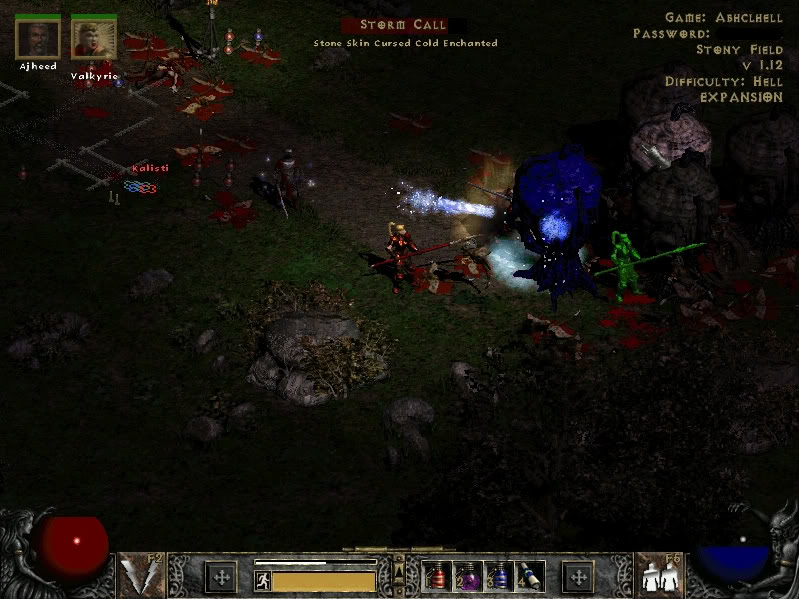Click Ajheed's mercenary portrait

[x=38, y=38]
